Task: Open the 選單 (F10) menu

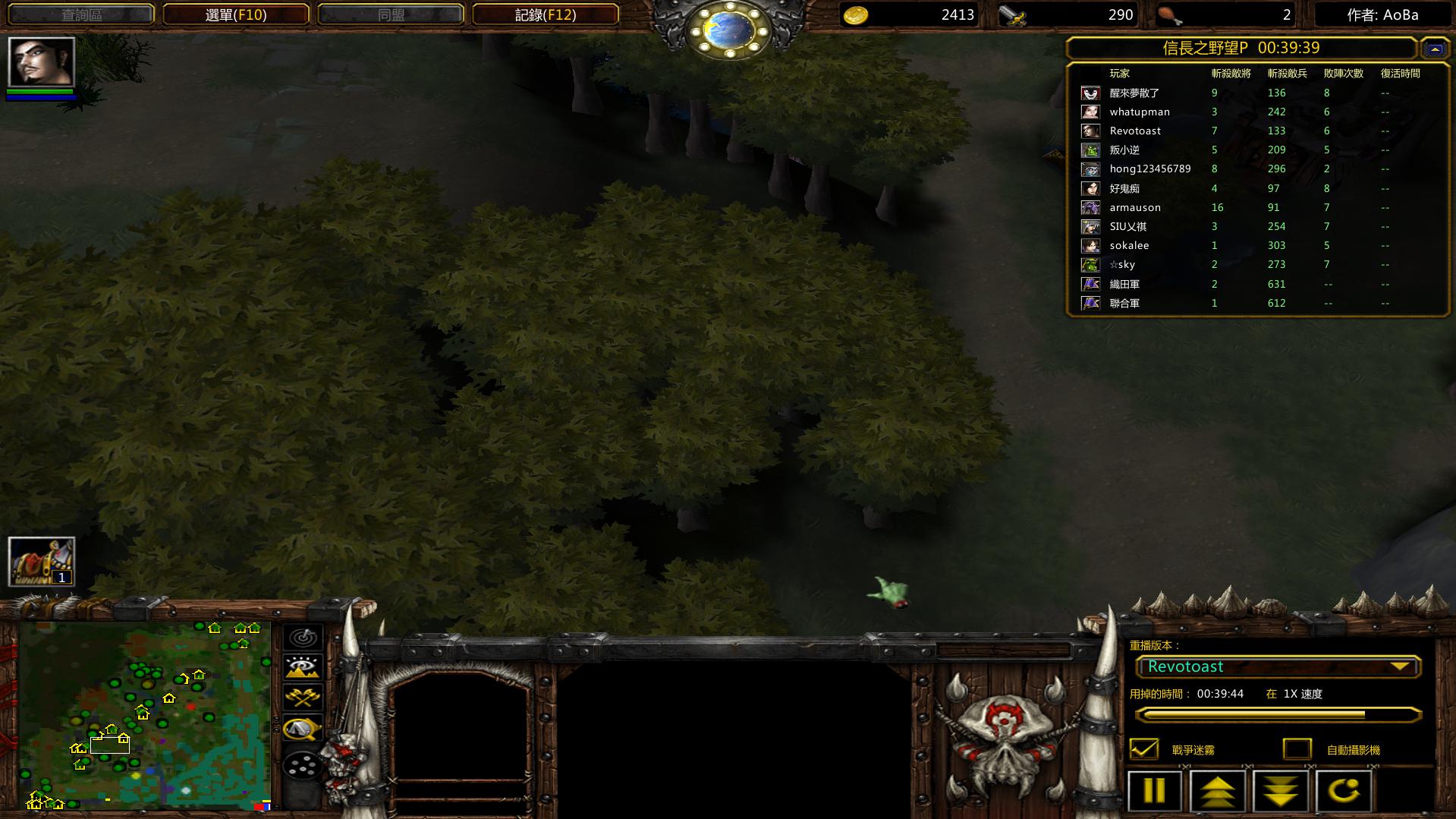Action: [236, 14]
